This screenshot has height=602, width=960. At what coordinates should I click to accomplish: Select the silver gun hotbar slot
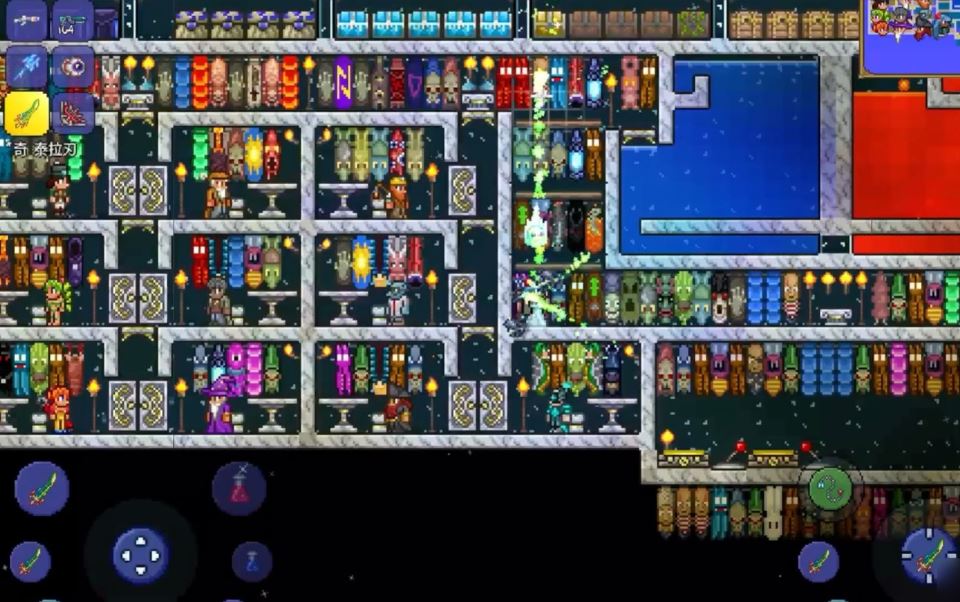pyautogui.click(x=27, y=19)
